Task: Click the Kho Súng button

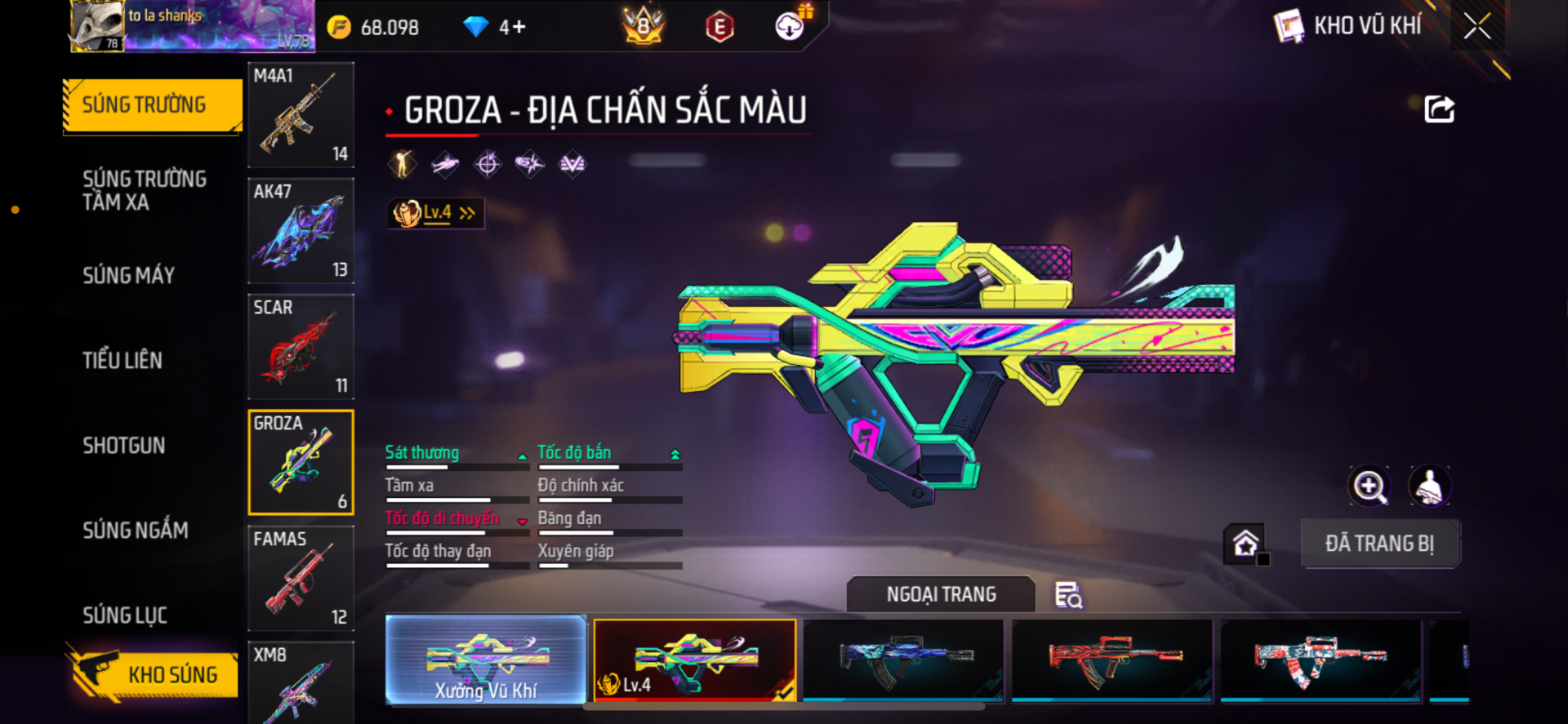Action: [155, 674]
